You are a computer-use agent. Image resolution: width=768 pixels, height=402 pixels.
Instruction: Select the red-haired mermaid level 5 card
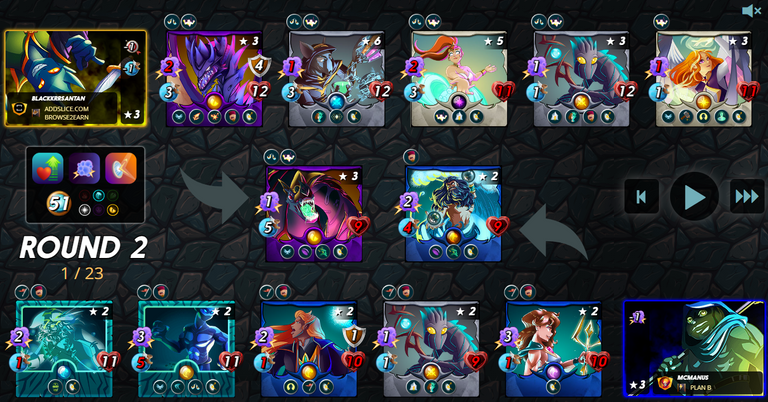coord(459,78)
